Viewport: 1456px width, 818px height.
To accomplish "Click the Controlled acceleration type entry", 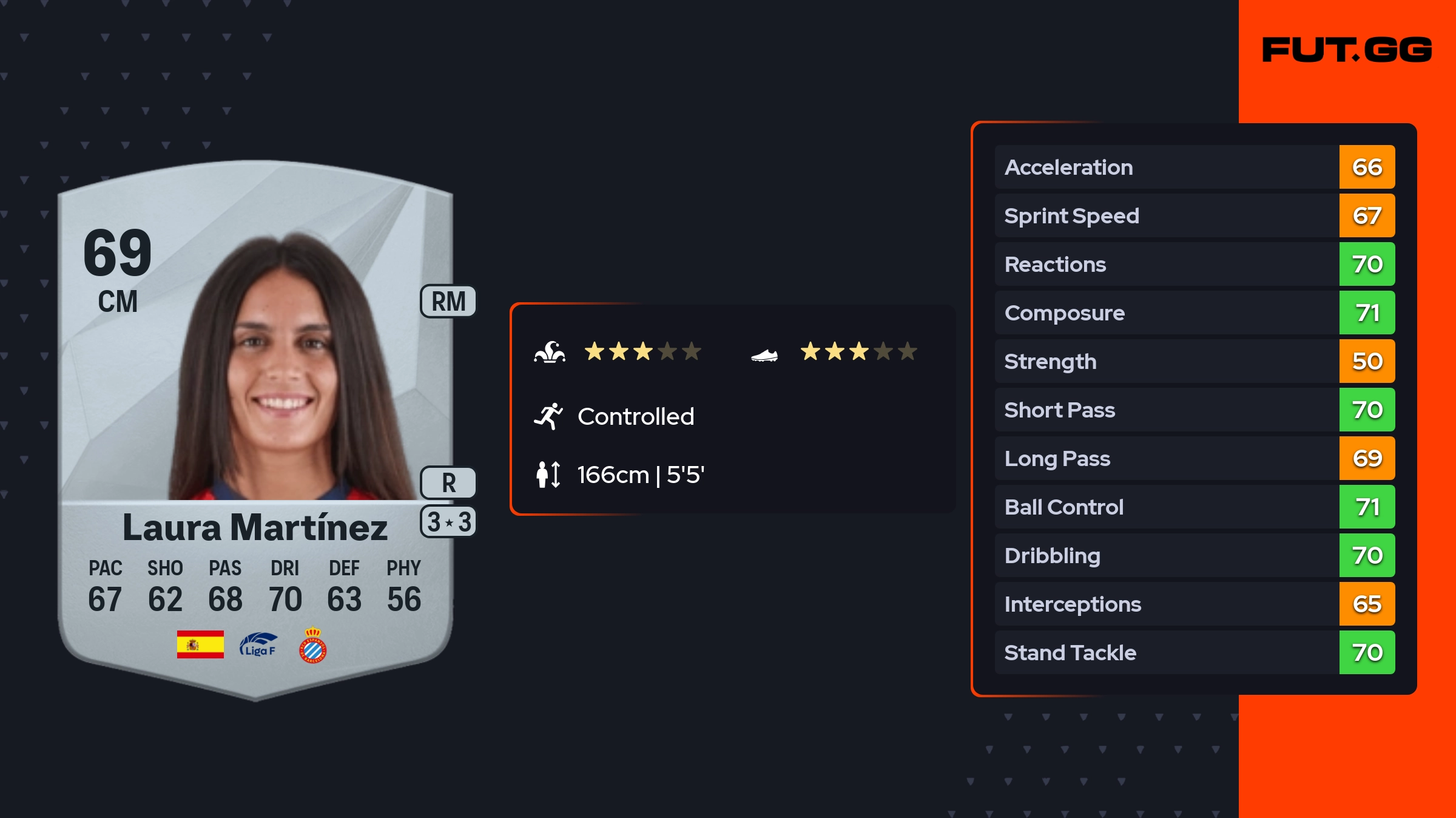I will (635, 416).
